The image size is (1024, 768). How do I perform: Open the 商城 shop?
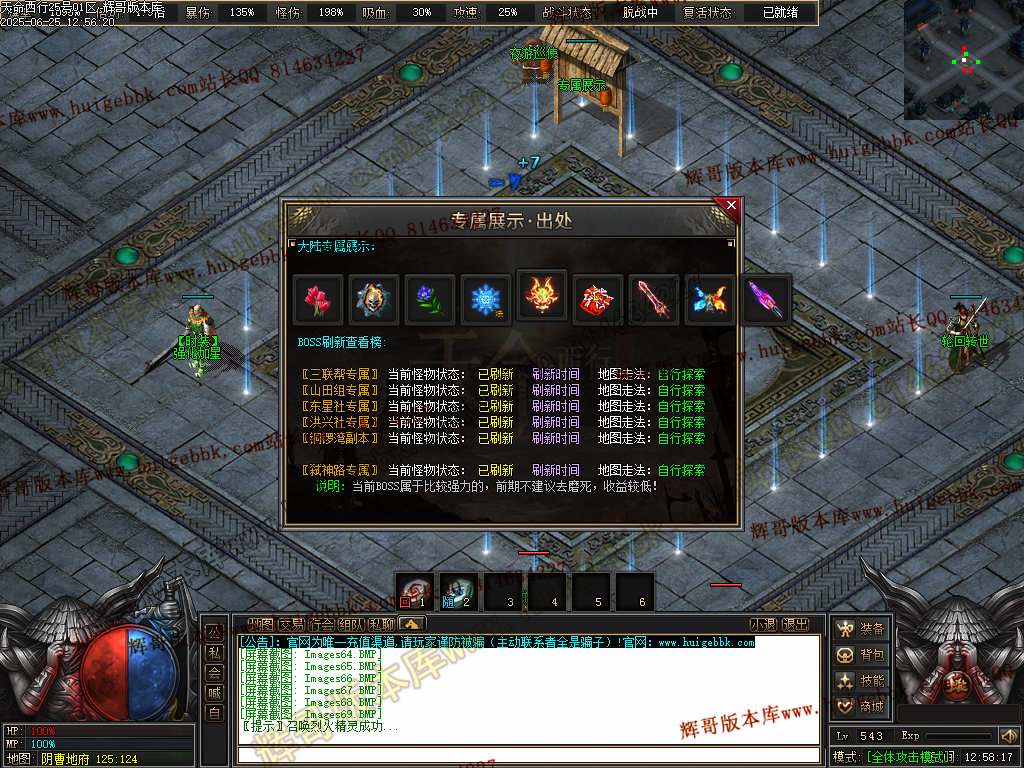point(861,707)
